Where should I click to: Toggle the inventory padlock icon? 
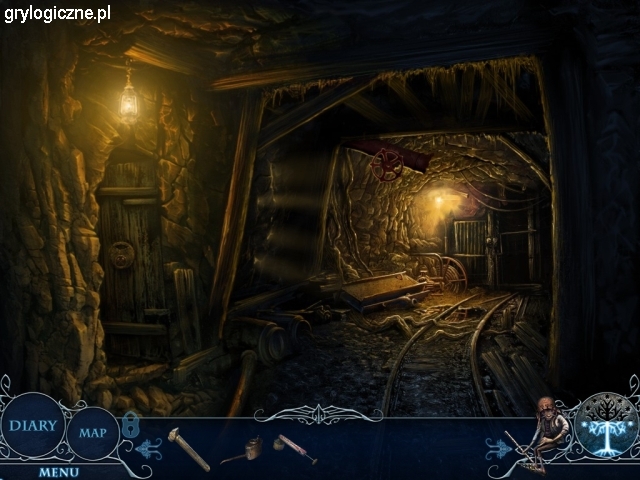coord(131,424)
